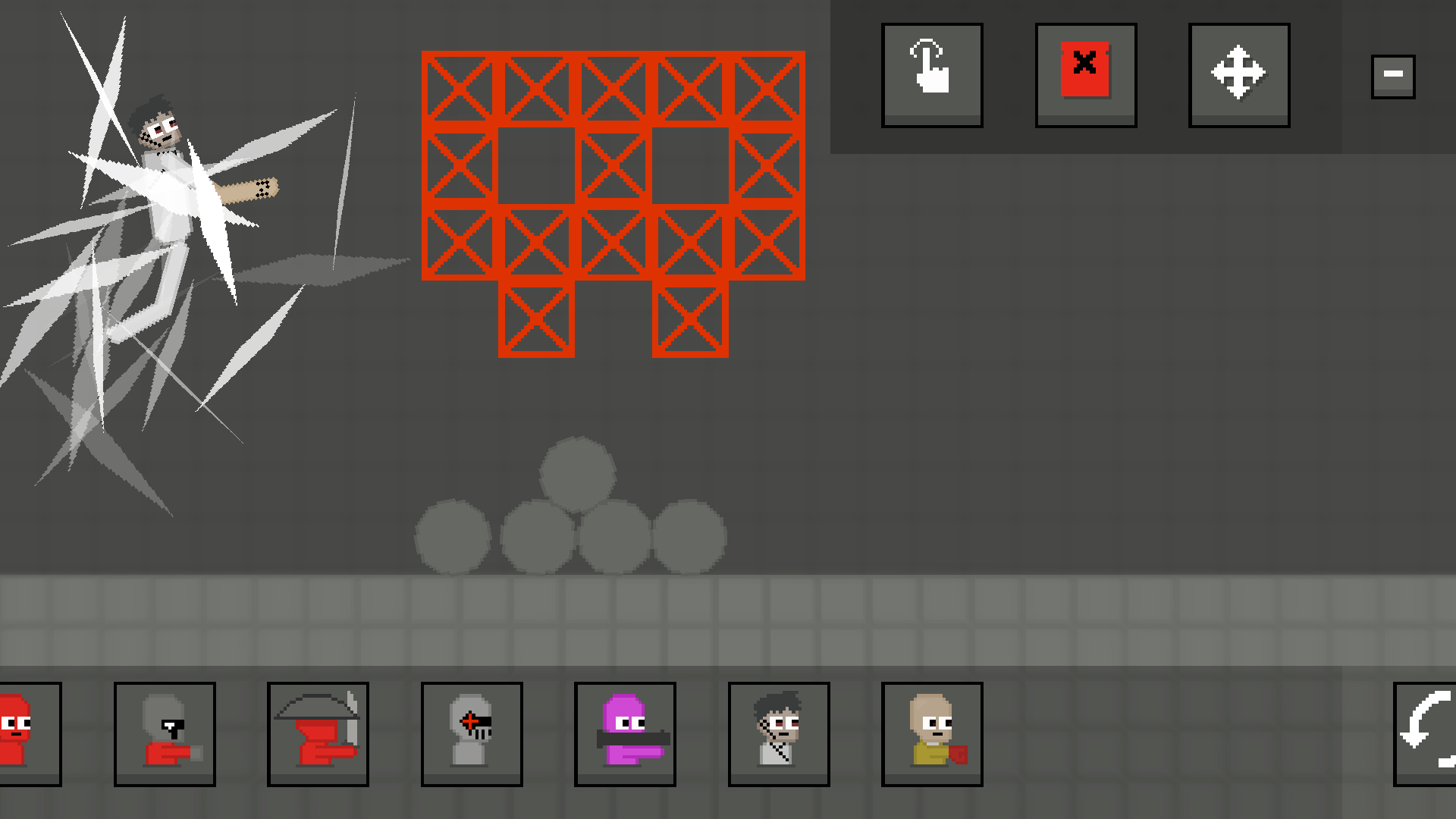
Task: Select the knight helmet character item
Action: pyautogui.click(x=472, y=733)
